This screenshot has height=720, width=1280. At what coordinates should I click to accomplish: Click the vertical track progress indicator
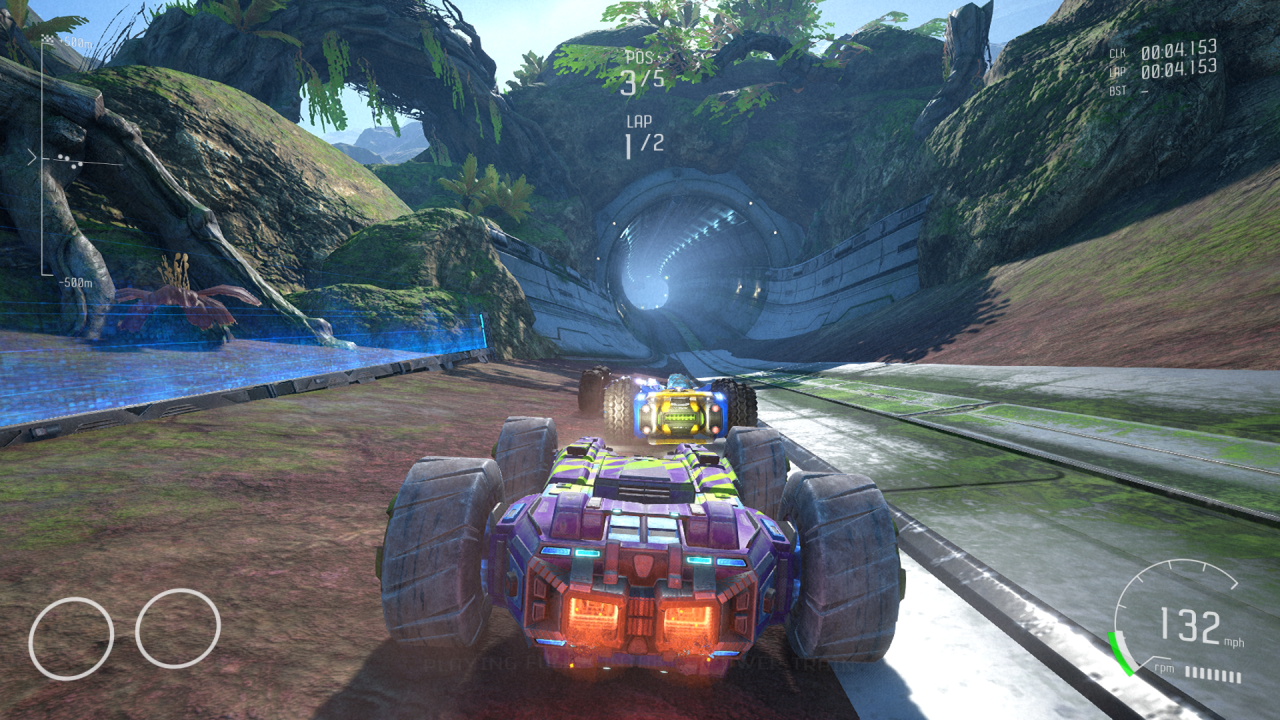pyautogui.click(x=42, y=158)
